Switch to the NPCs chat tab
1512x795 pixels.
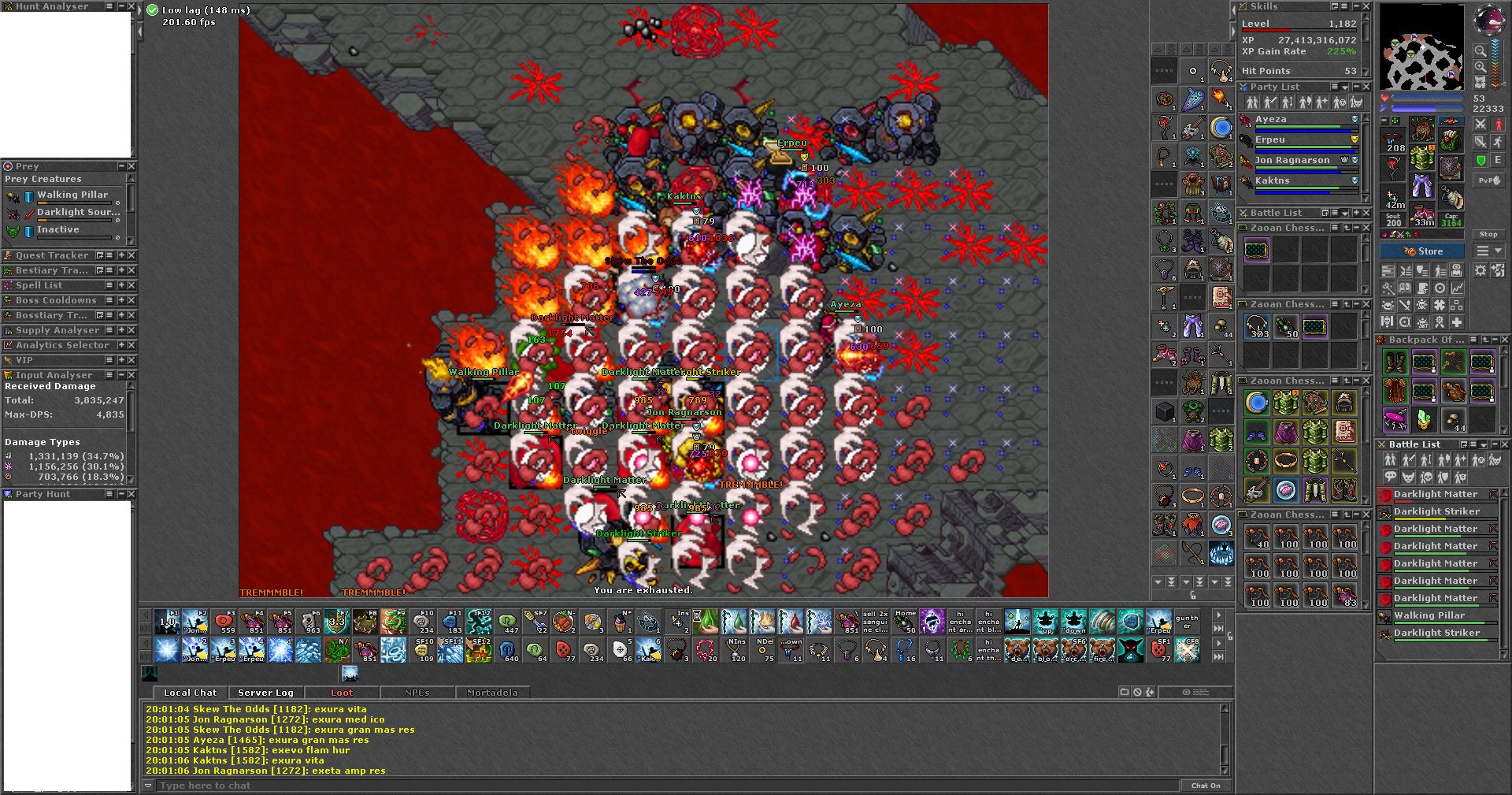coord(417,693)
